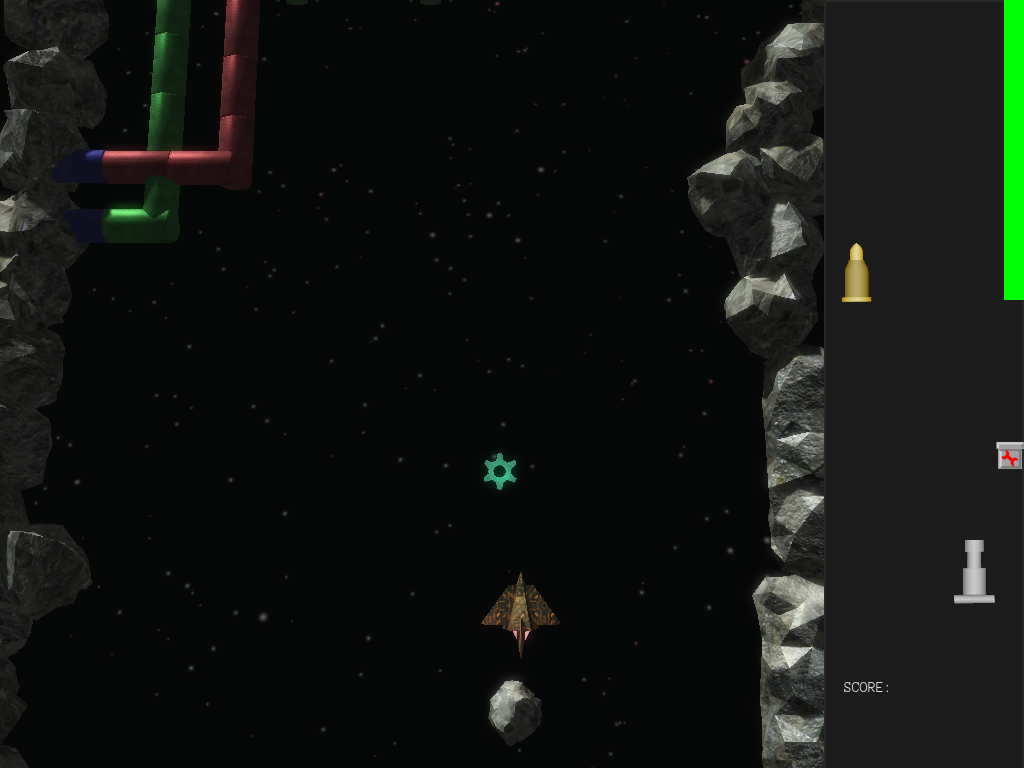The height and width of the screenshot is (768, 1024).
Task: Select the gold bullet ammo icon
Action: (x=856, y=272)
